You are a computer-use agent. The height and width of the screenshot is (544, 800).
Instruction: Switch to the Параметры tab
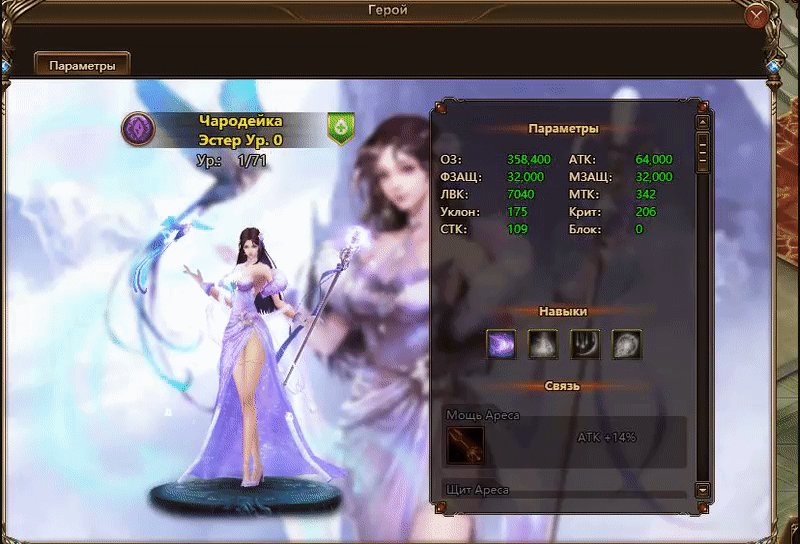coord(82,65)
